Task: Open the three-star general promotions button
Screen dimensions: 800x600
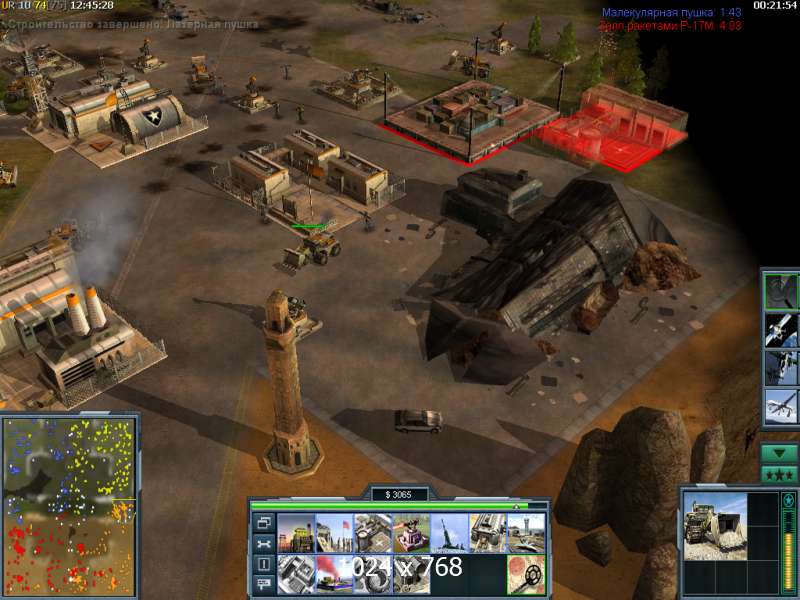Action: (x=779, y=474)
